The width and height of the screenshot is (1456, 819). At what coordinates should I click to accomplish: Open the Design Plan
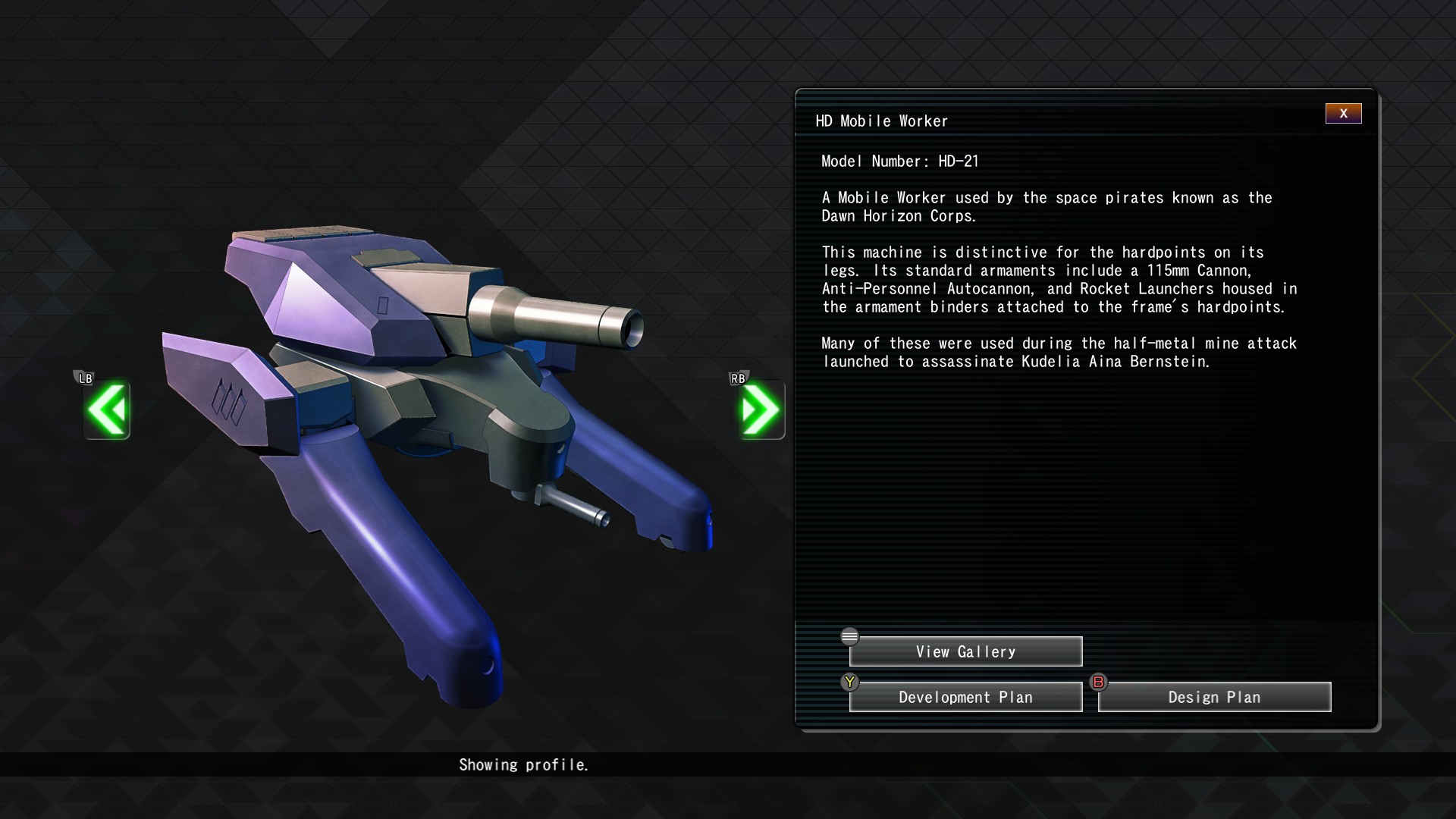point(1214,697)
